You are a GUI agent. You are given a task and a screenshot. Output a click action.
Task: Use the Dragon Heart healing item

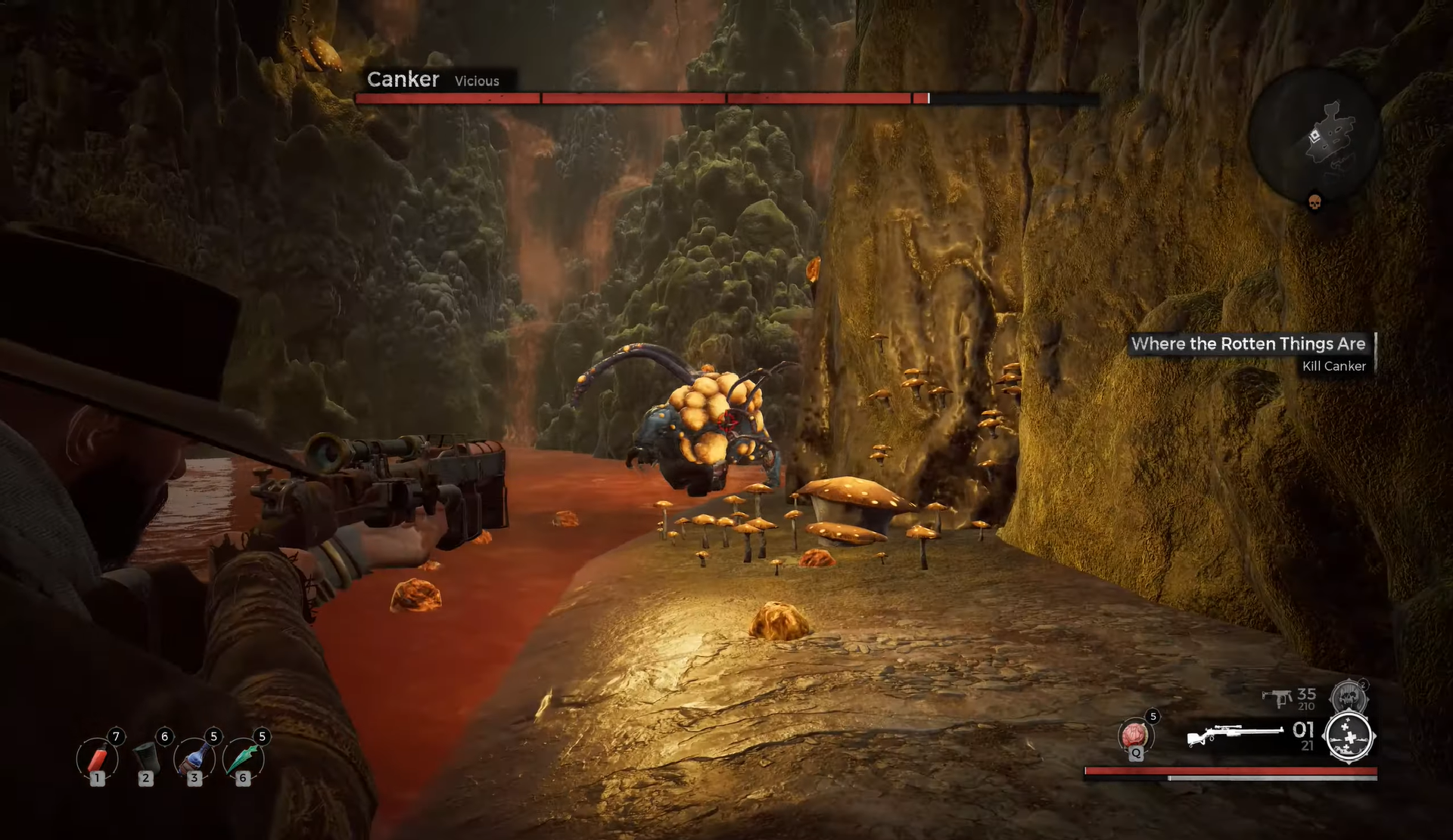coord(1134,735)
